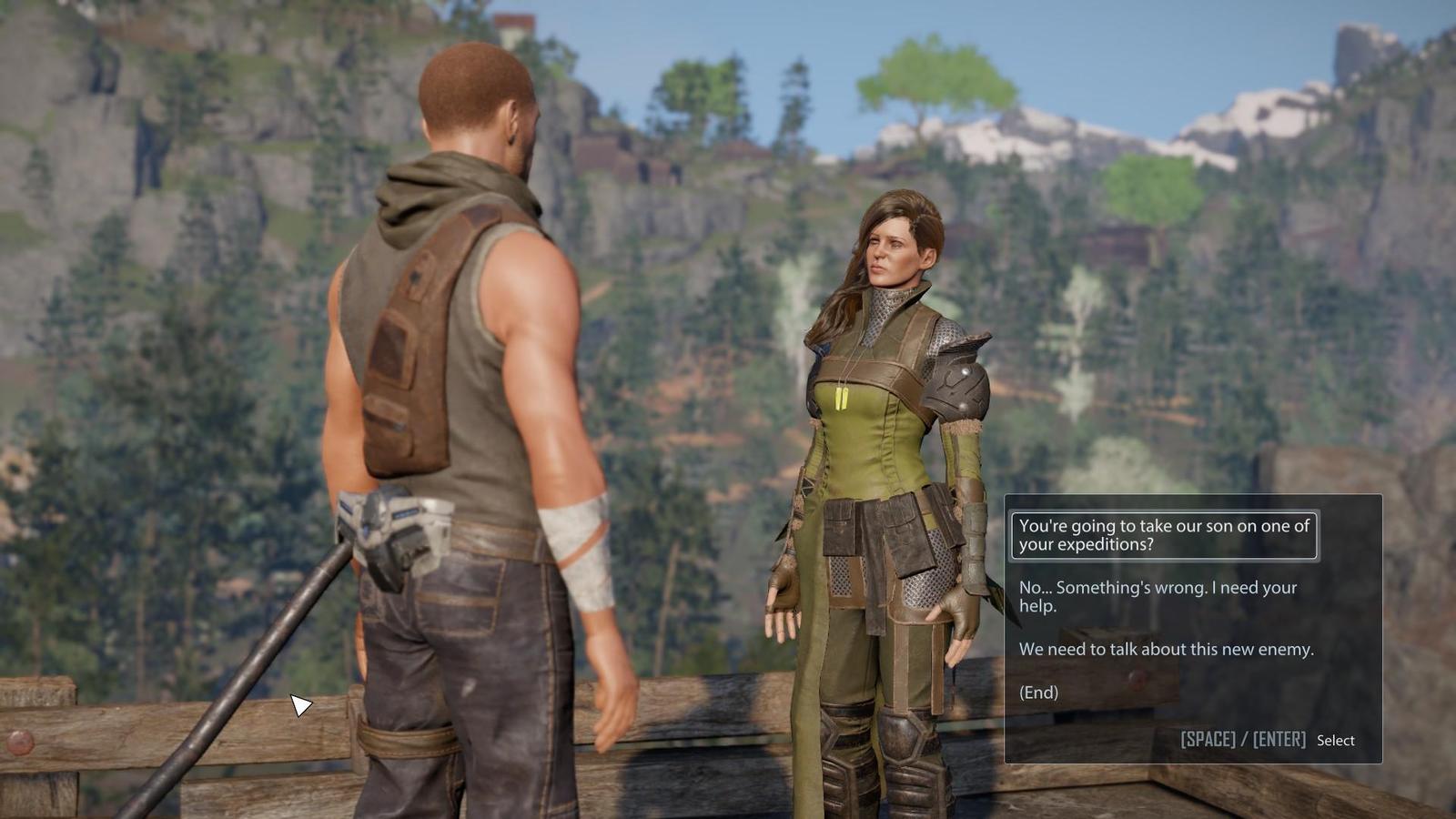Select "No... Something's wrong" dialogue option
This screenshot has width=1456, height=819.
1158,596
